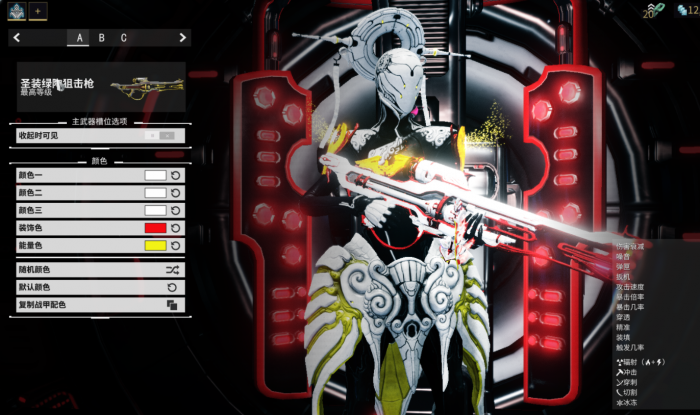Open the yellow 能量色 color swatch
Screen dimensions: 700x415
pos(155,246)
